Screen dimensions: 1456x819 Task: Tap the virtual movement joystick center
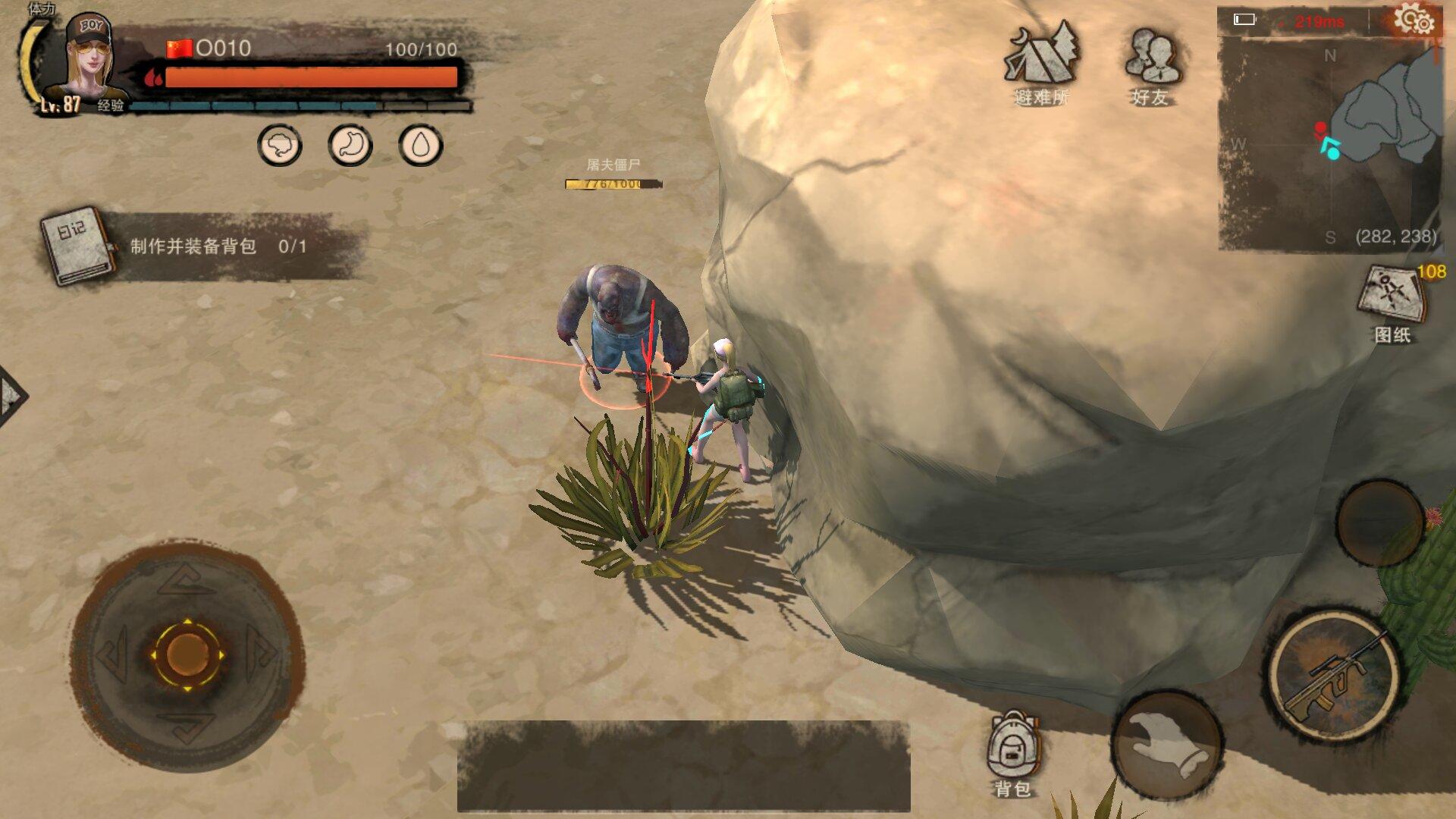tap(187, 654)
